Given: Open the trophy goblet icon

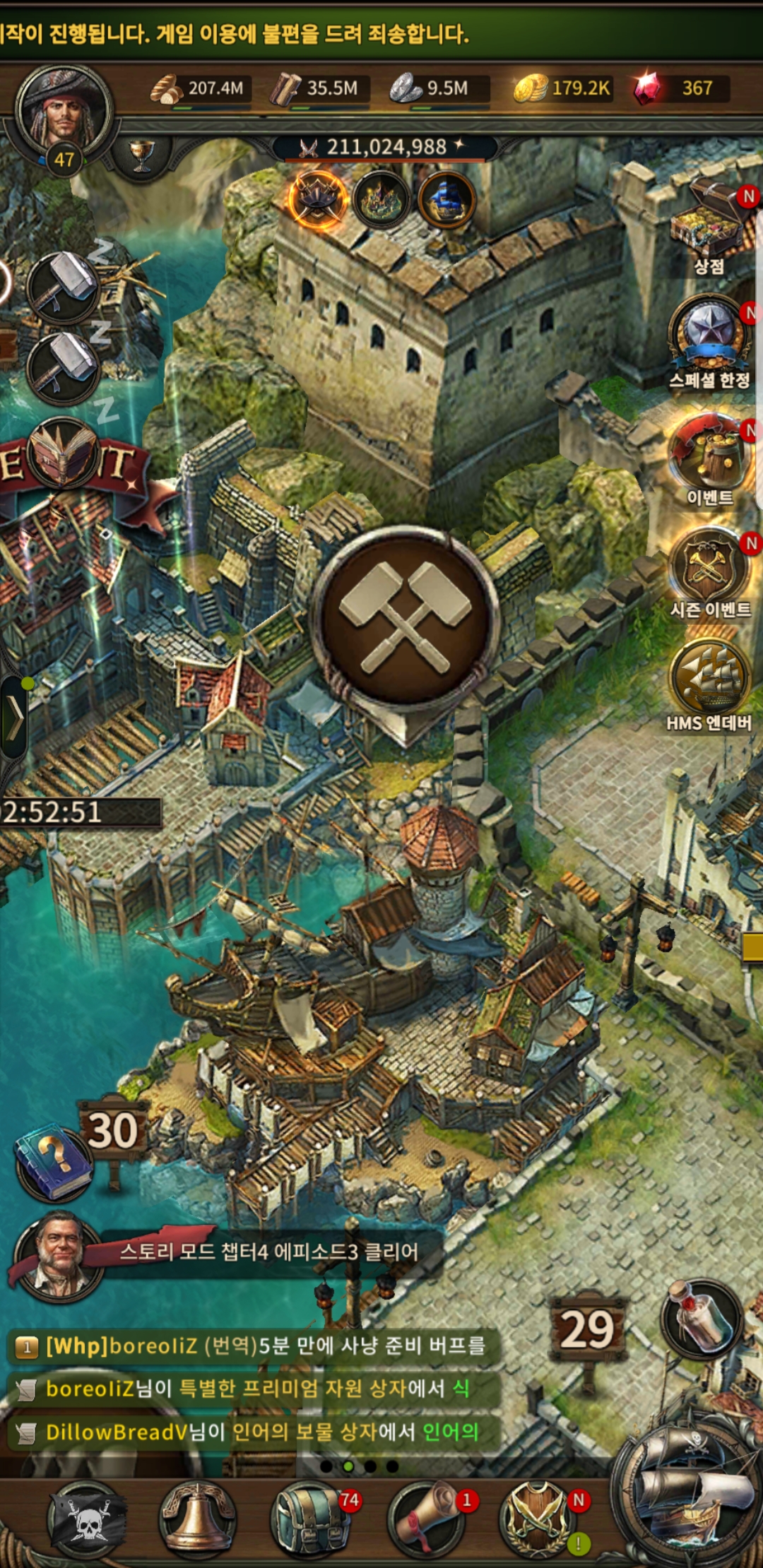Looking at the screenshot, I should click(141, 155).
